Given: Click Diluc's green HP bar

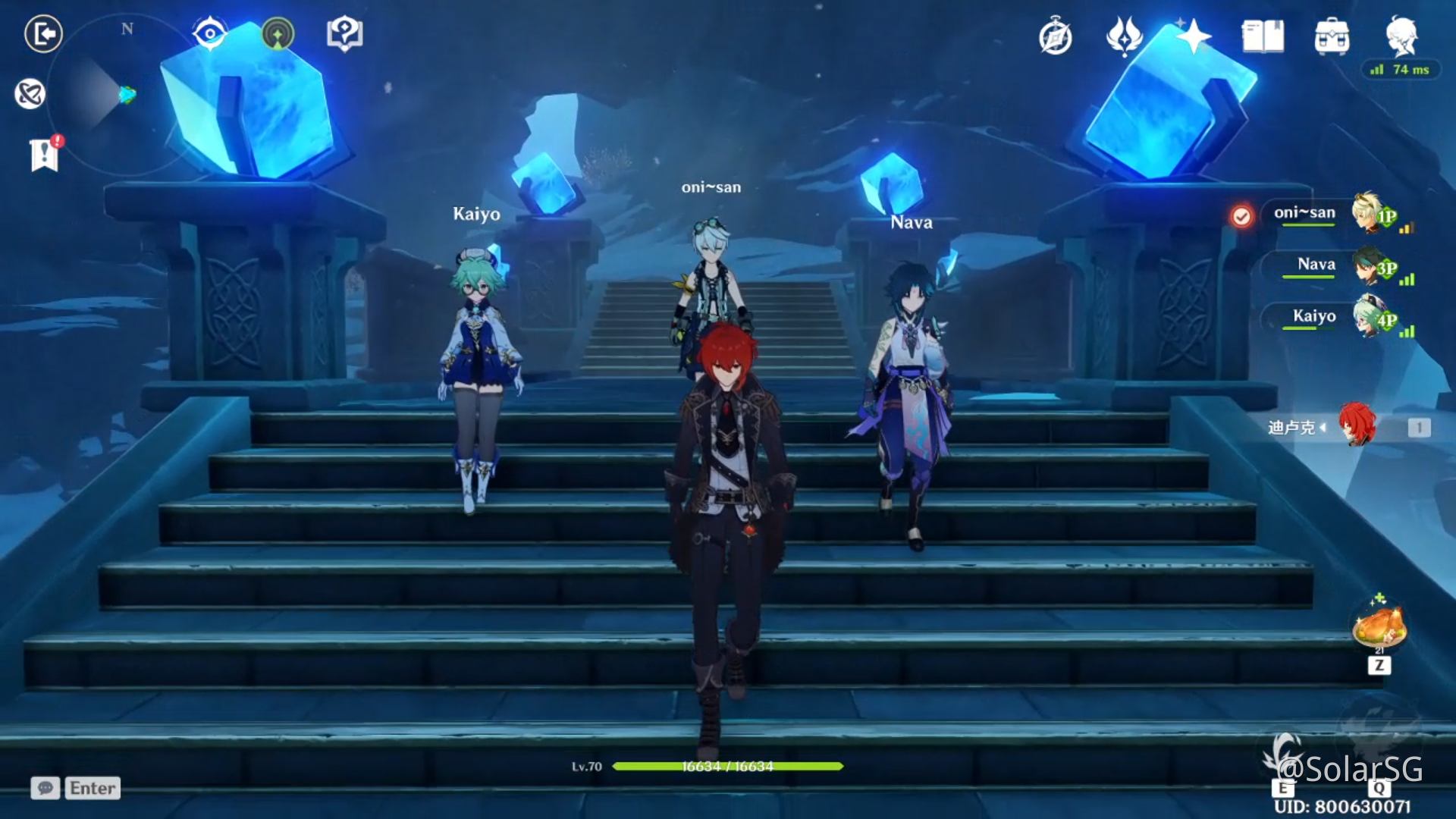Looking at the screenshot, I should [x=726, y=767].
